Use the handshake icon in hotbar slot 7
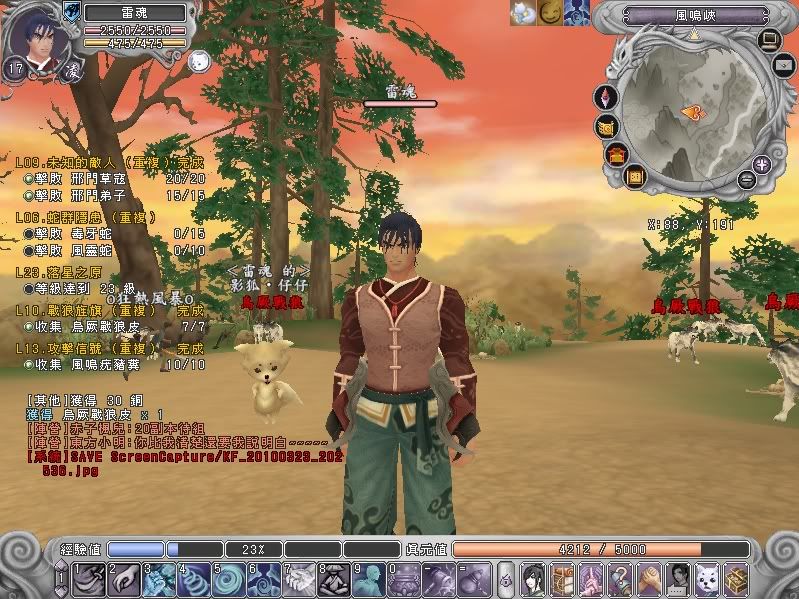799x599 pixels. coord(300,578)
